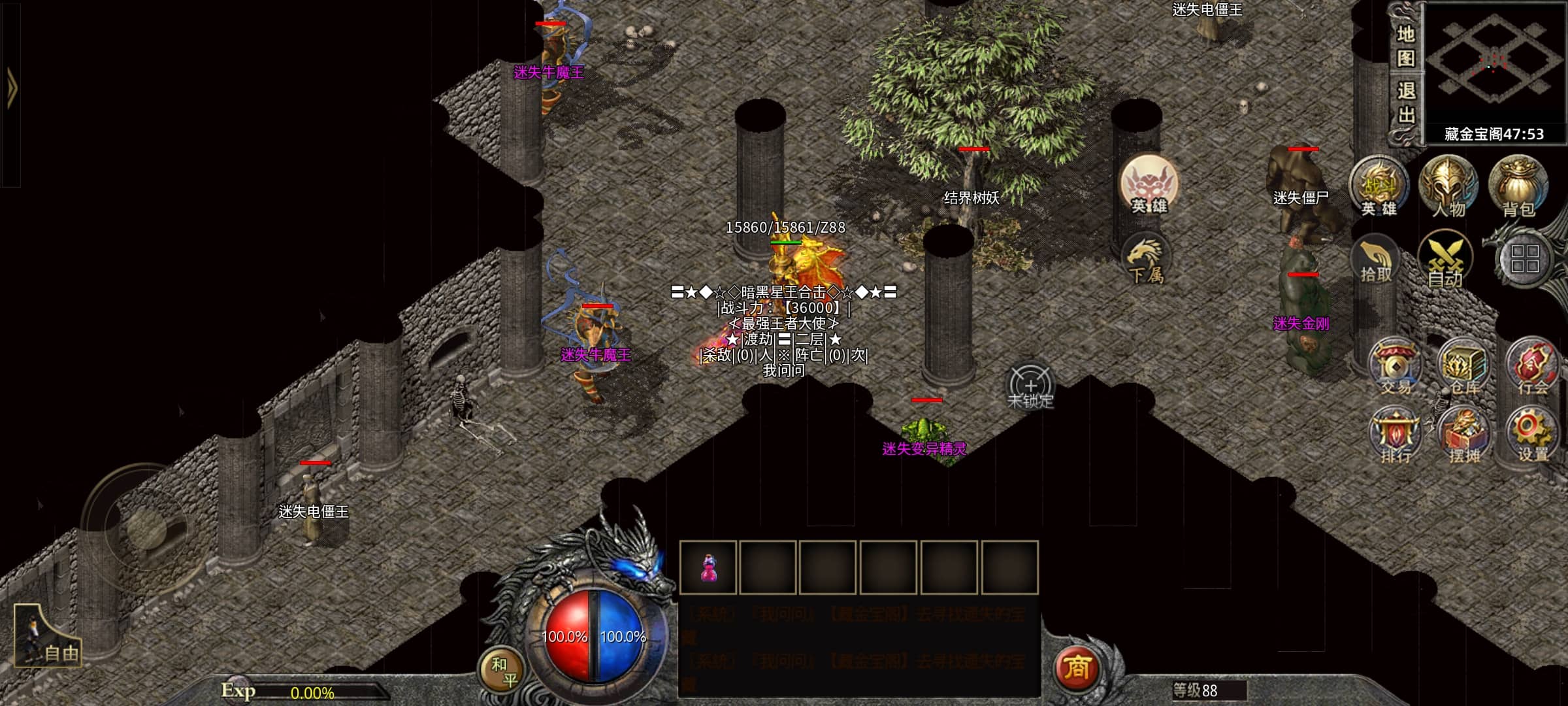Open the red 商 shop button
The height and width of the screenshot is (706, 1568).
point(1077,668)
